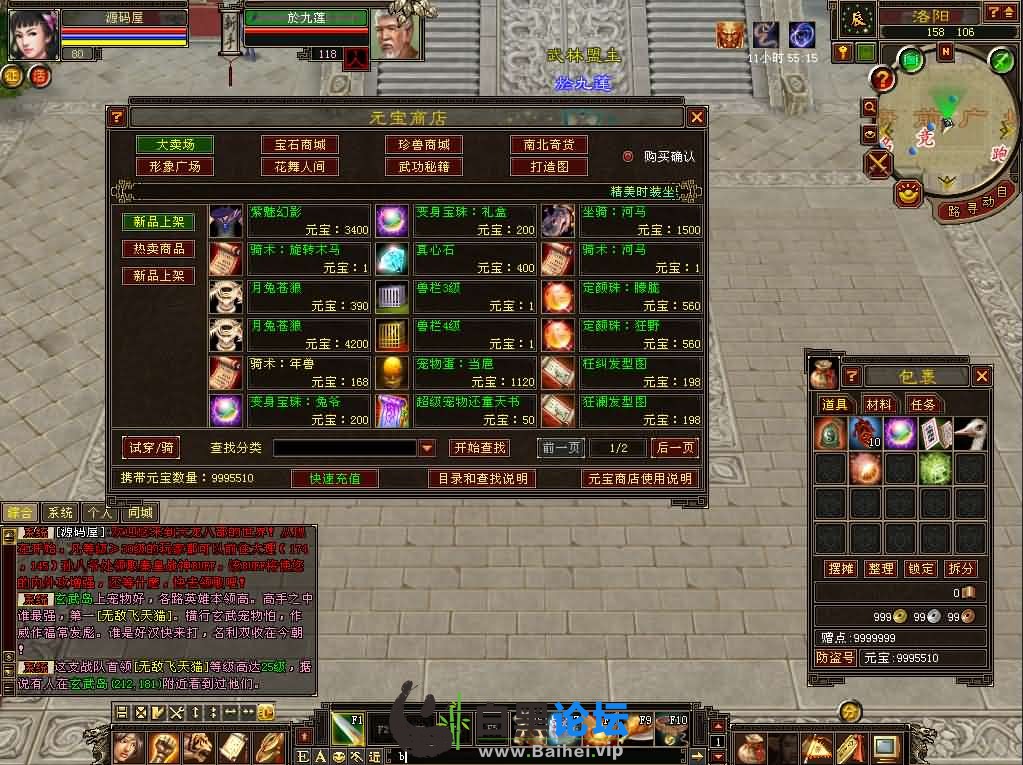Open the 查找分类 dropdown arrow
The width and height of the screenshot is (1023, 765).
(427, 448)
